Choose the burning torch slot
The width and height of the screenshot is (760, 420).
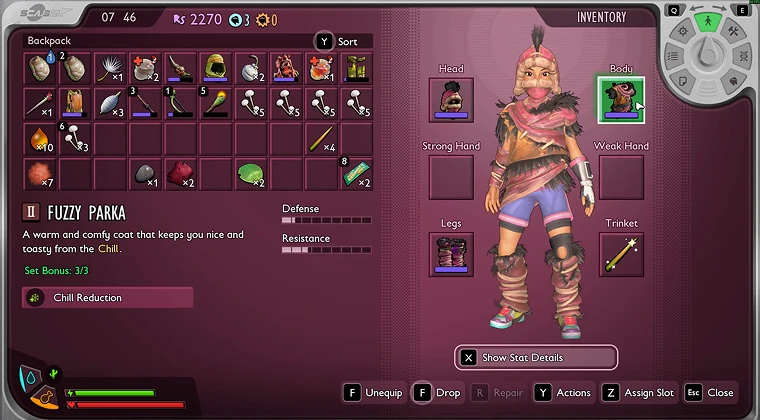(x=215, y=103)
